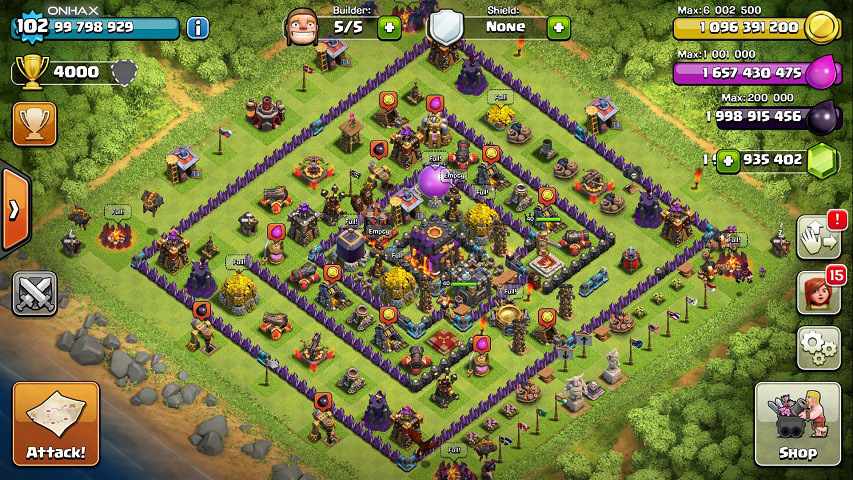This screenshot has height=480, width=853.
Task: Open the Shop
Action: point(797,424)
